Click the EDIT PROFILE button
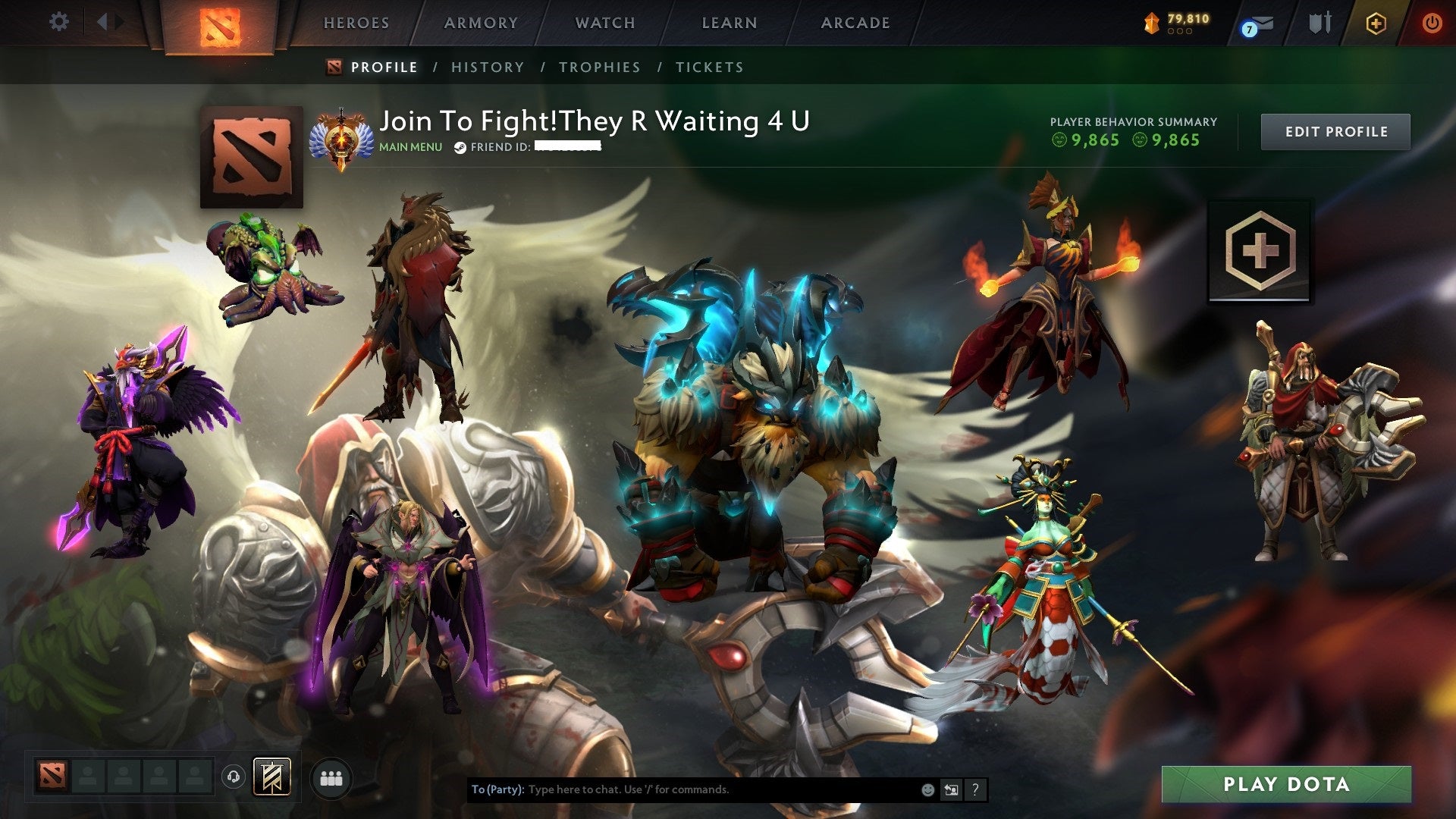Viewport: 1456px width, 819px height. pos(1335,130)
